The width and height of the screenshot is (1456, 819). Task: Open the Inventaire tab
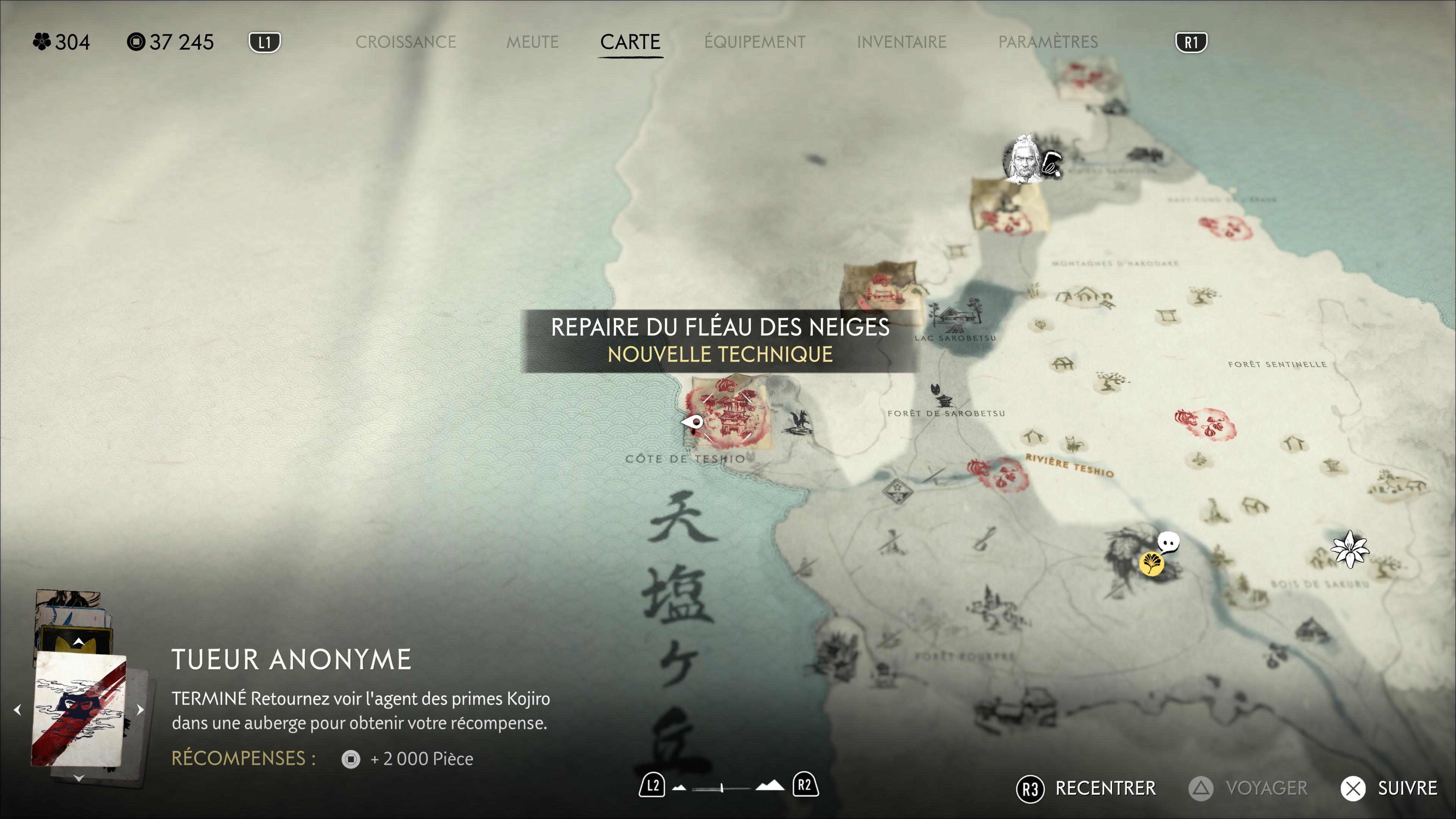coord(902,42)
